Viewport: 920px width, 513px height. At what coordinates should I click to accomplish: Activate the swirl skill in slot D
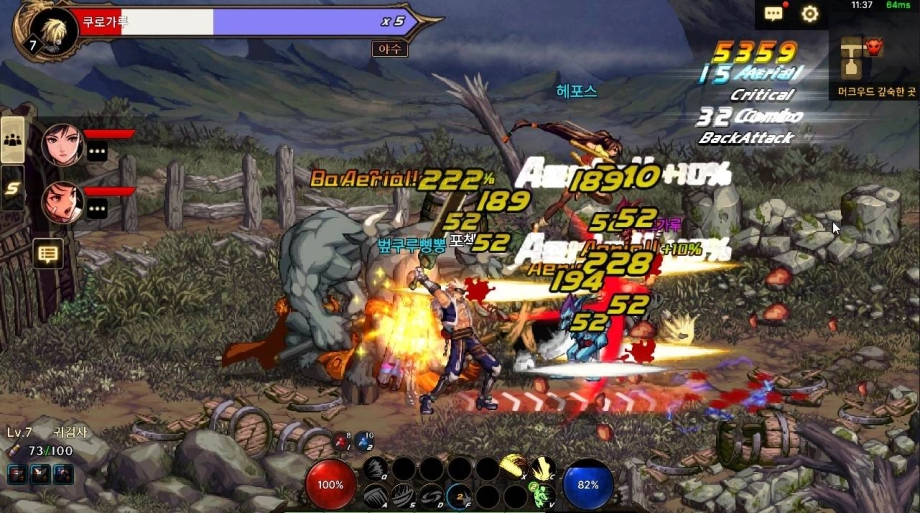[431, 495]
